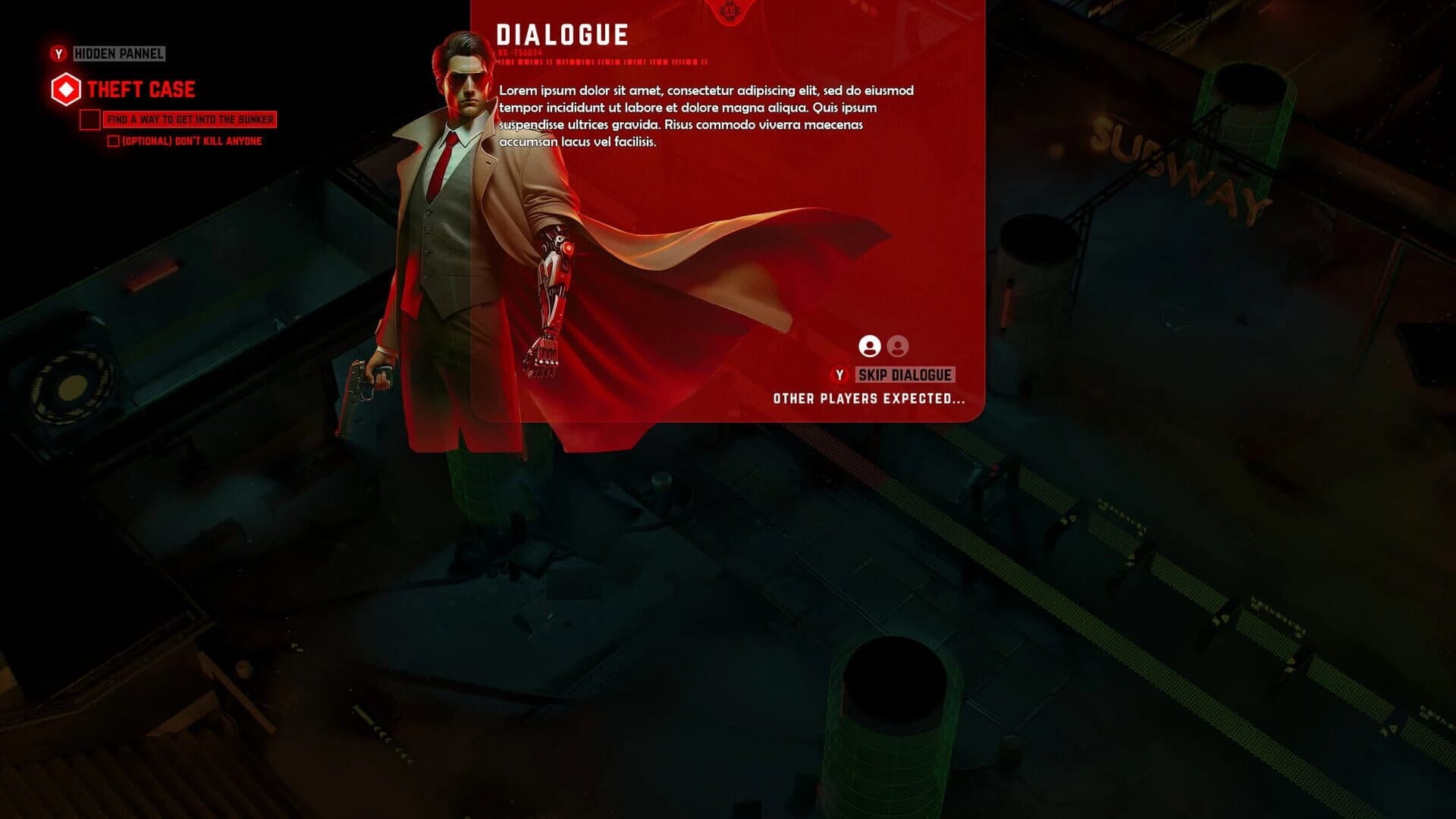
Task: Click the AI chip emblem atop the dialogue panel
Action: (x=730, y=11)
